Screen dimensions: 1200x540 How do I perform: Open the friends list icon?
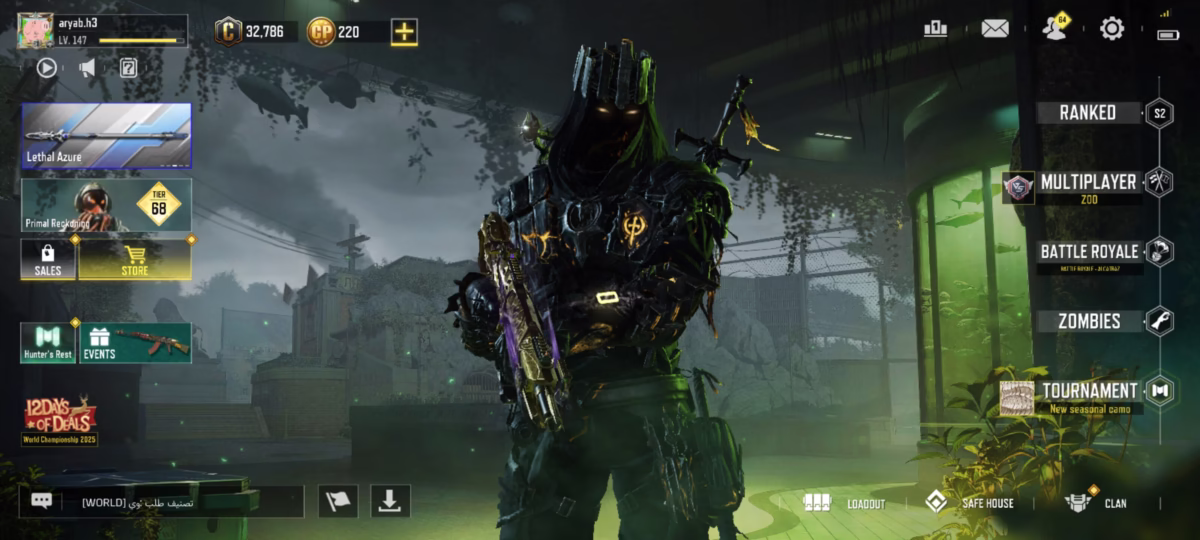coord(1053,29)
